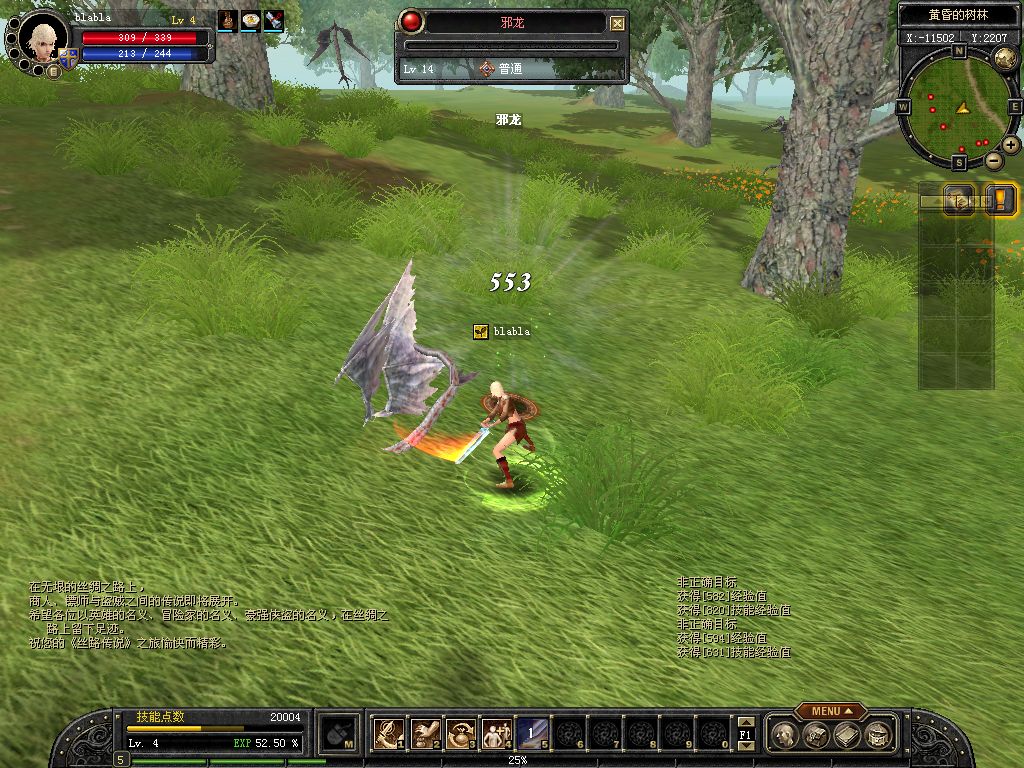1024x768 pixels.
Task: Click the glowing button beside the exclamation alert
Action: click(x=961, y=199)
